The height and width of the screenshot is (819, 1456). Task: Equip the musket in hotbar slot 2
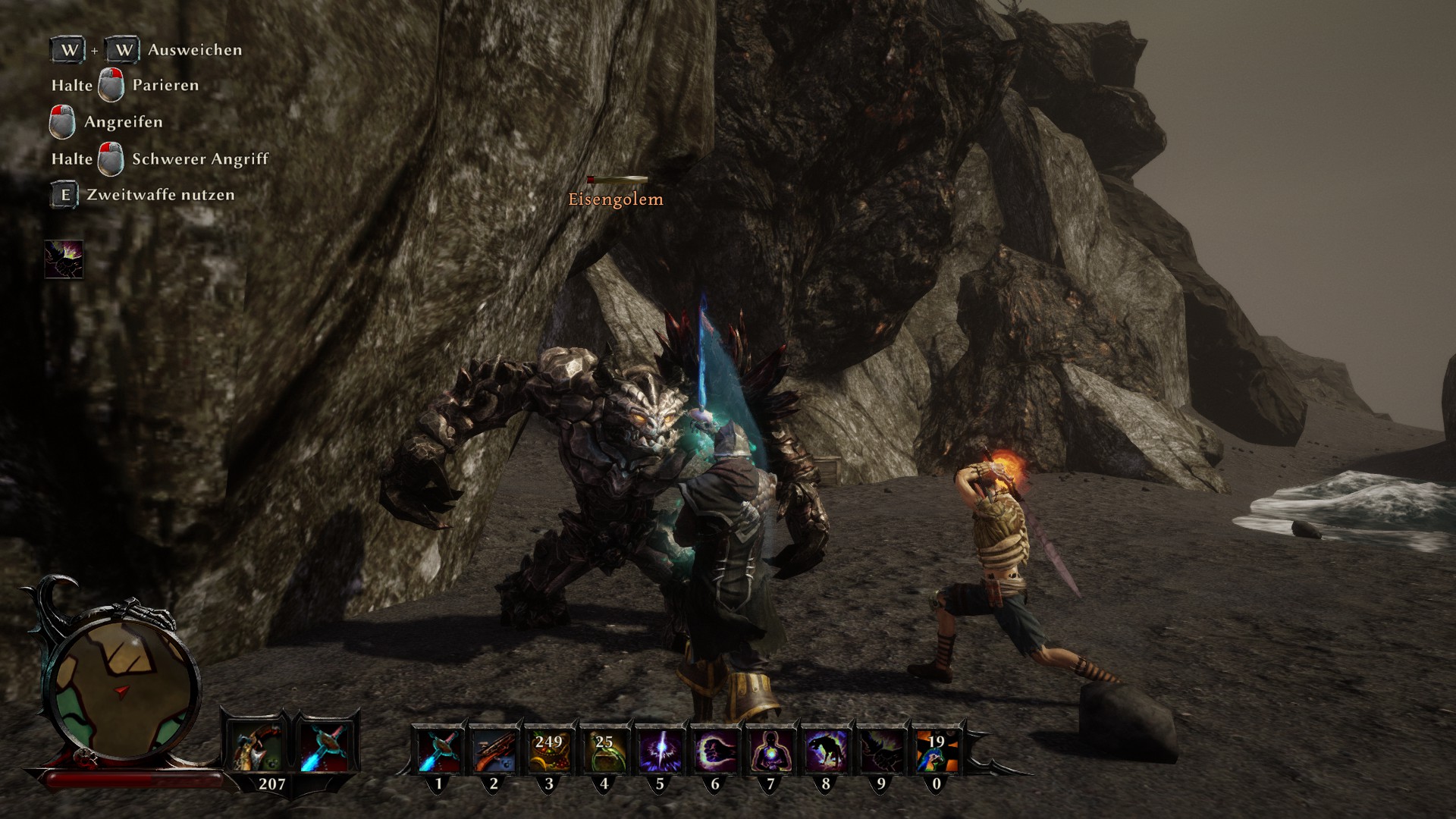494,749
